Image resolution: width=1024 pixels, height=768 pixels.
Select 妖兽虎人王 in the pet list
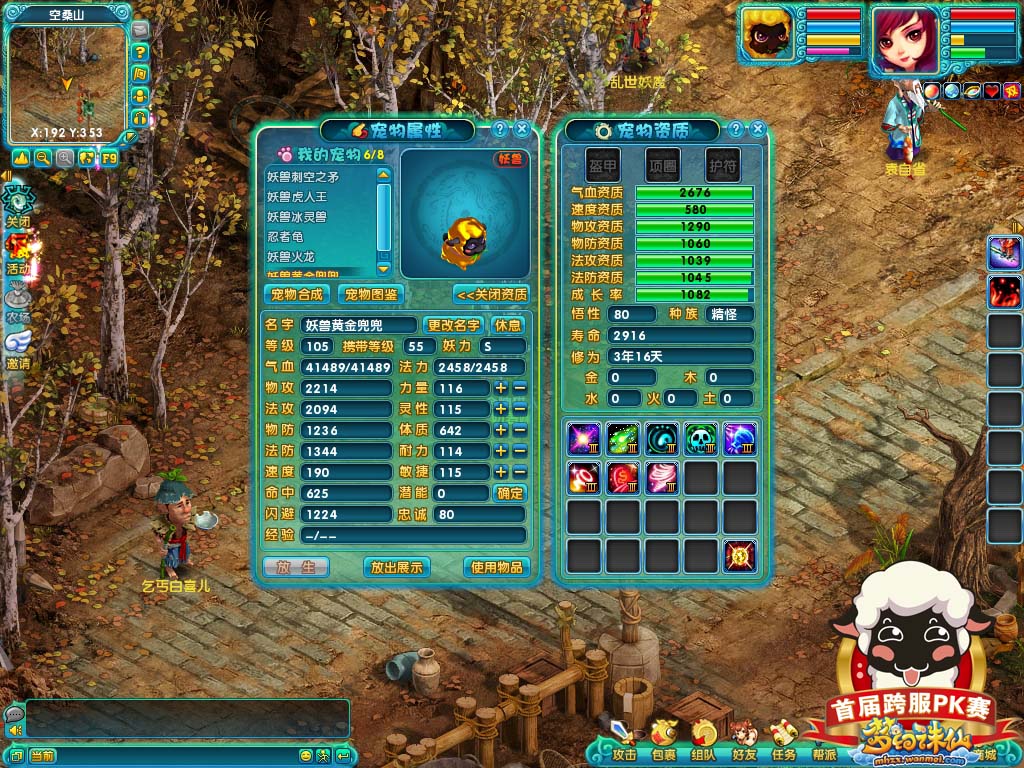[x=297, y=197]
